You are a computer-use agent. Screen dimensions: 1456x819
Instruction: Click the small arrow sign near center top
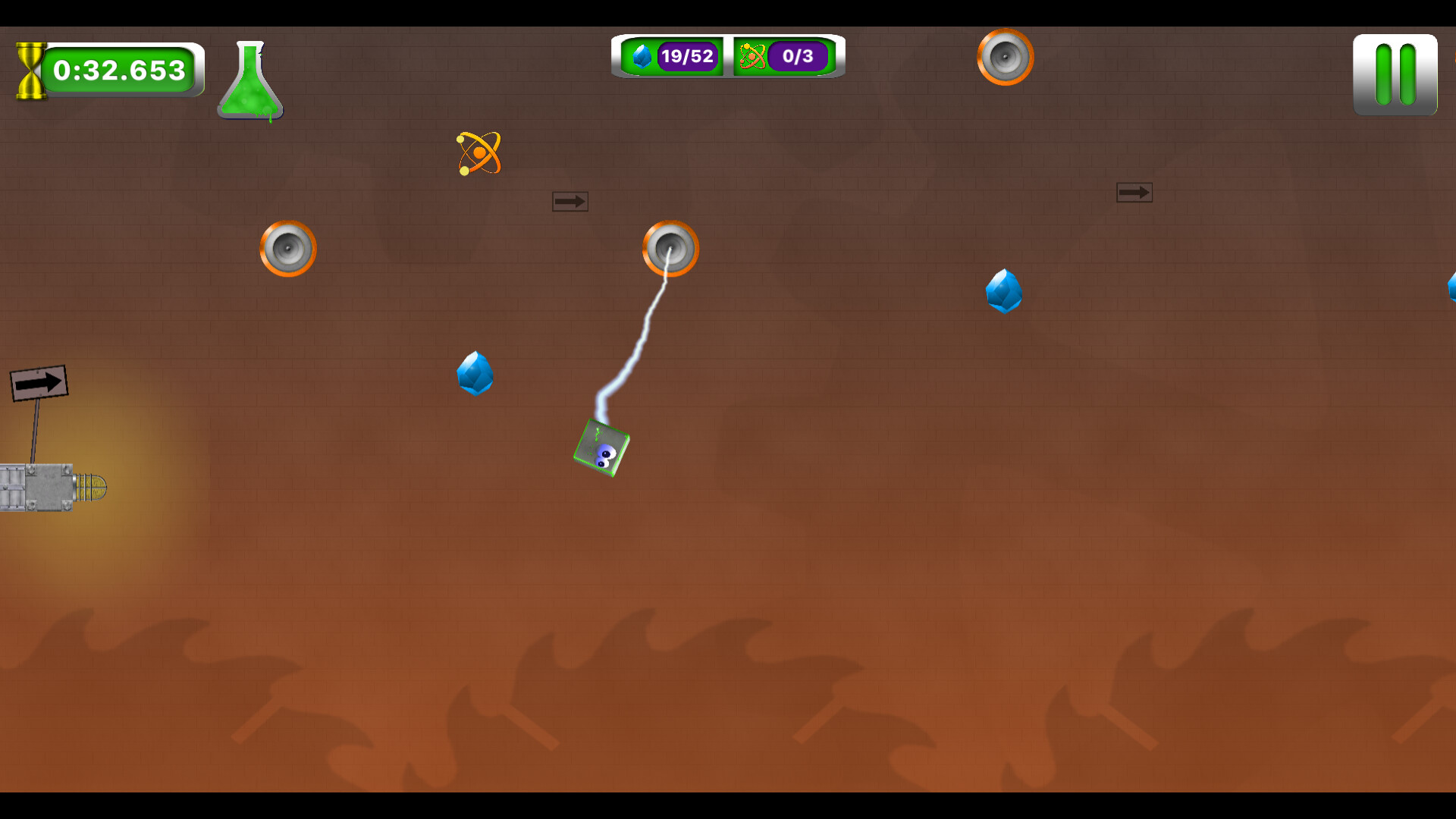(570, 200)
